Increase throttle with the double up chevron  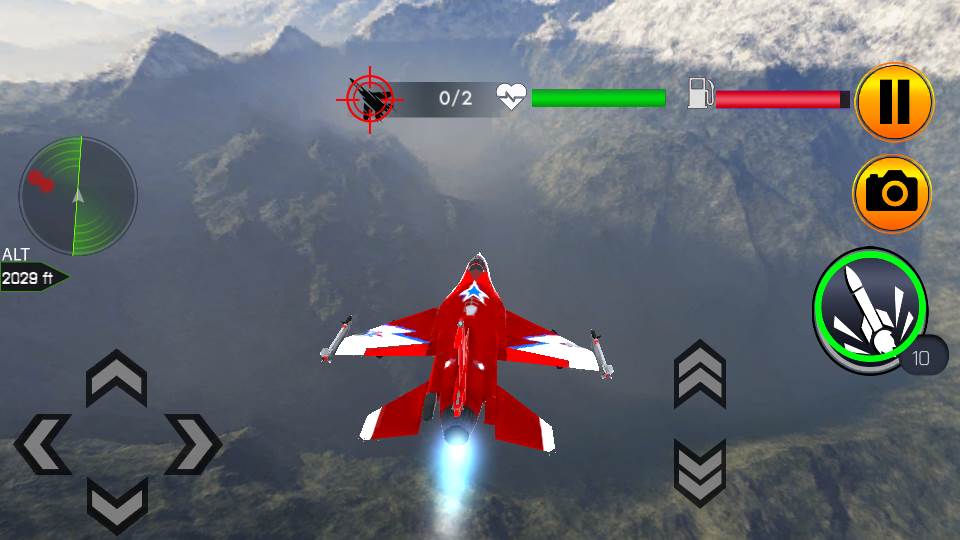coord(699,374)
